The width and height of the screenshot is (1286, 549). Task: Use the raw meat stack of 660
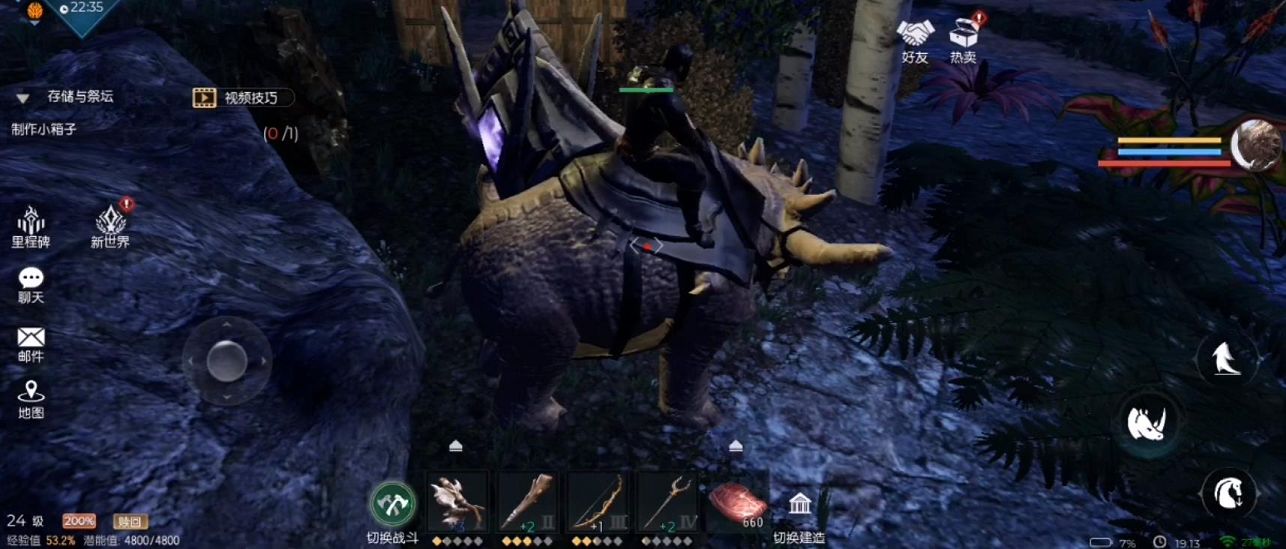pos(737,501)
